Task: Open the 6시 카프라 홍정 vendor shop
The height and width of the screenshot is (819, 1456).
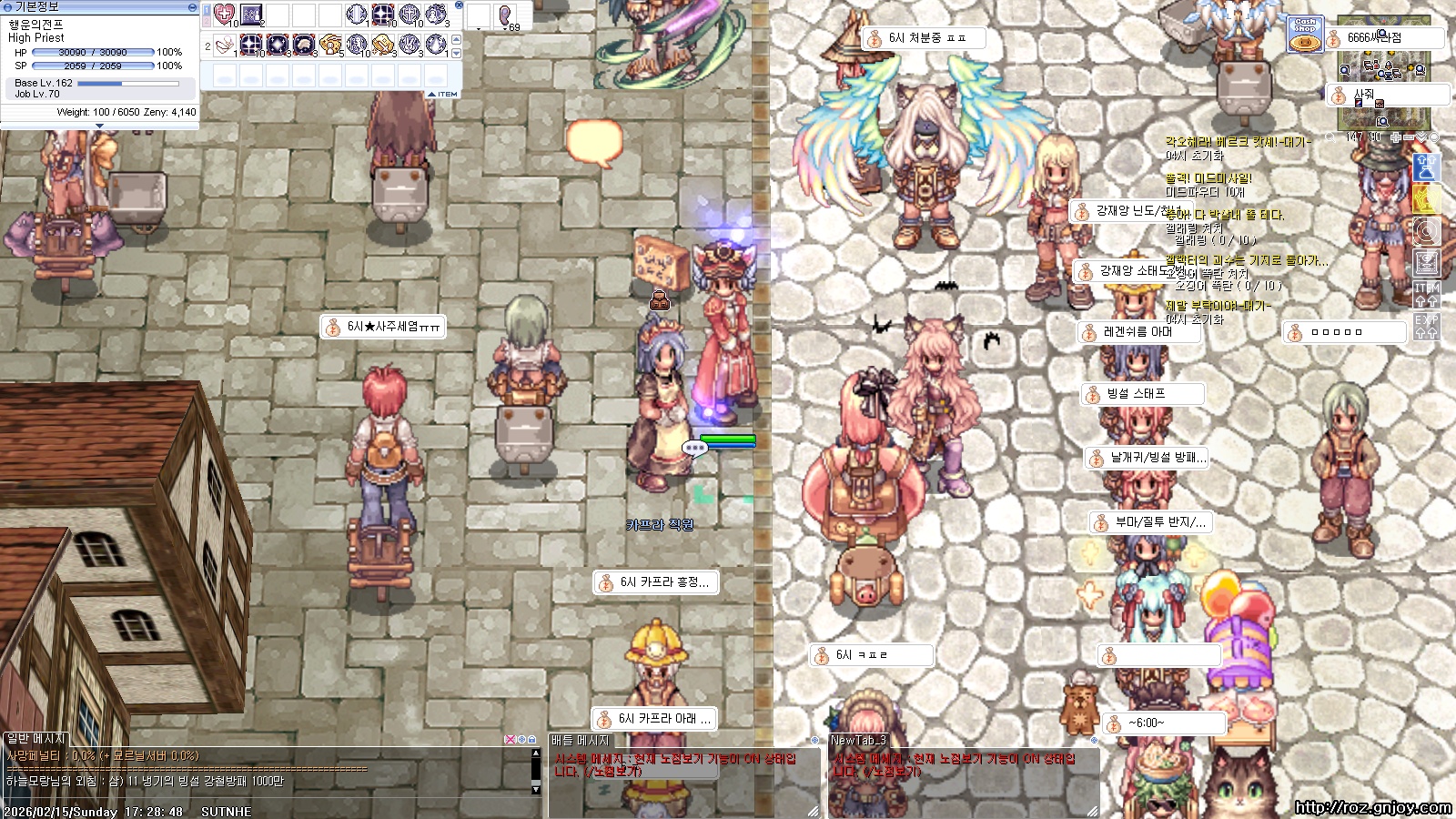Action: pos(655,582)
